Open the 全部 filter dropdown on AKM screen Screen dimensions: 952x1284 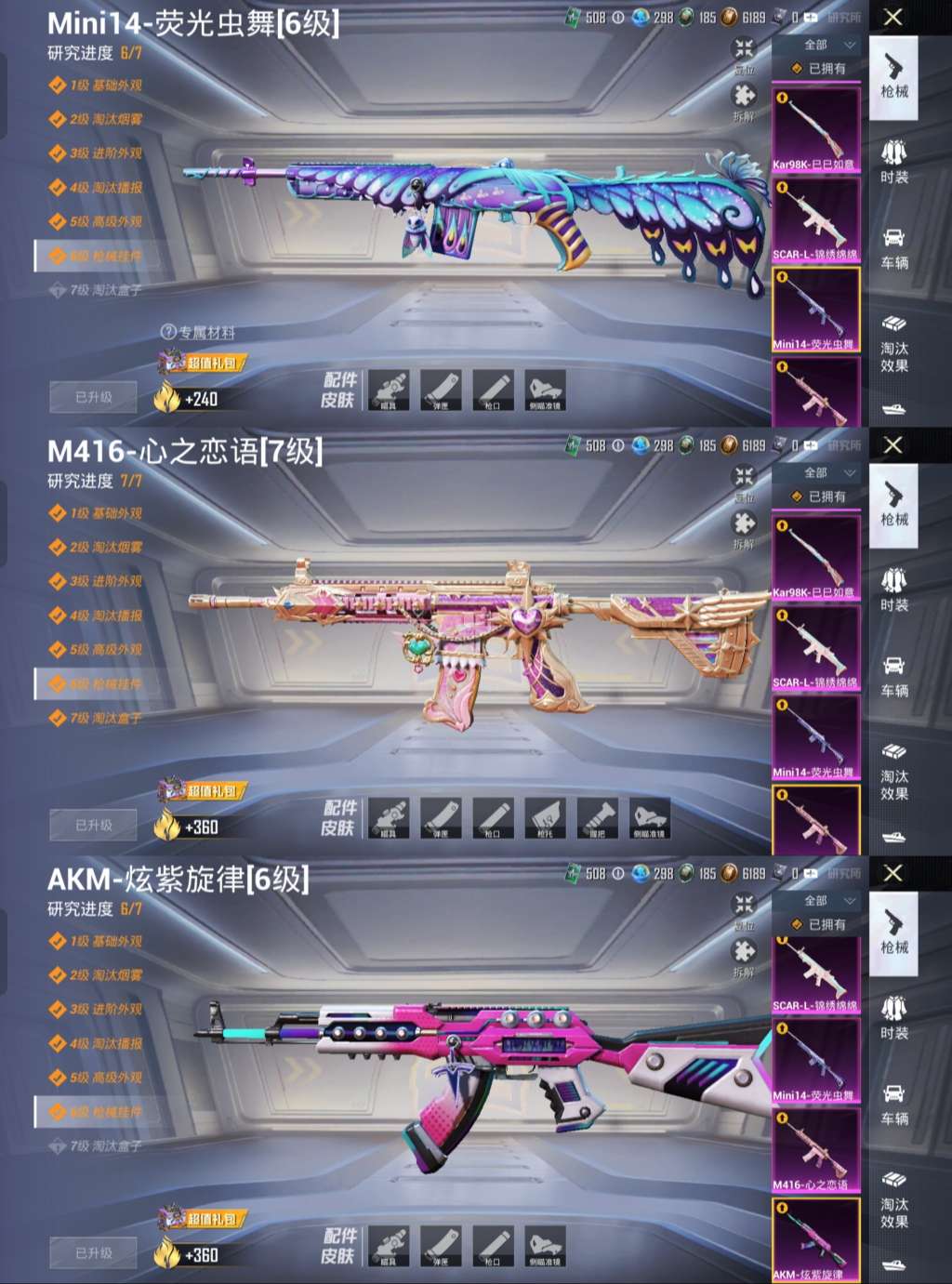click(x=828, y=901)
